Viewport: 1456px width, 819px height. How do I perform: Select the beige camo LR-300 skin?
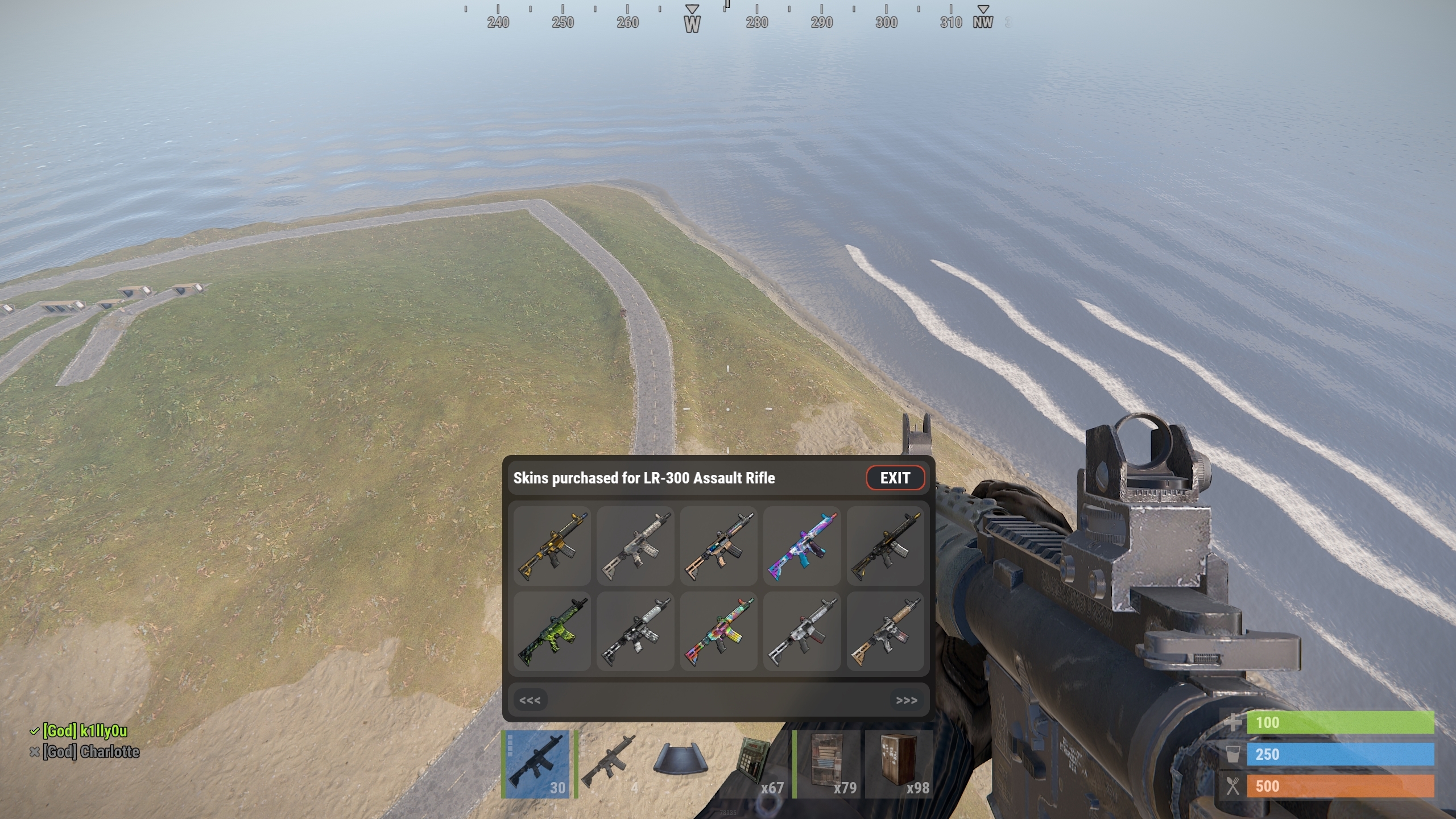click(635, 546)
